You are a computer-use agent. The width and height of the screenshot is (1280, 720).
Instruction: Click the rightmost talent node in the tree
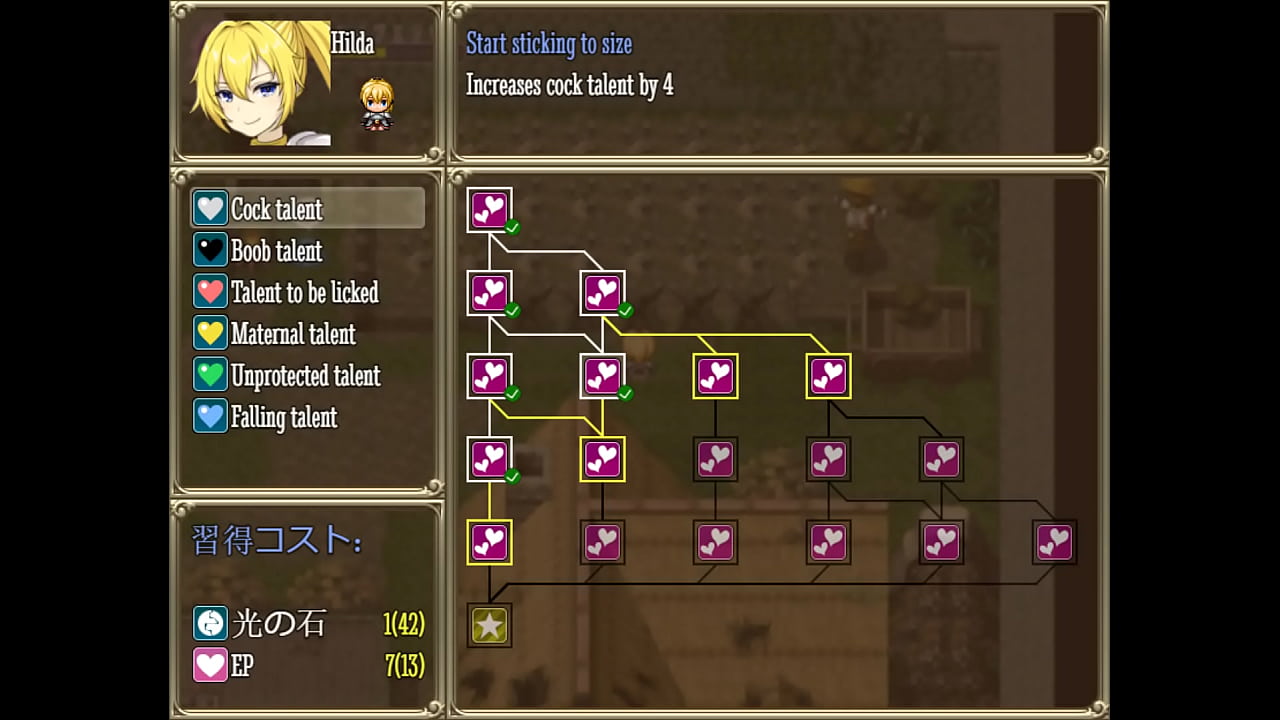click(1054, 542)
